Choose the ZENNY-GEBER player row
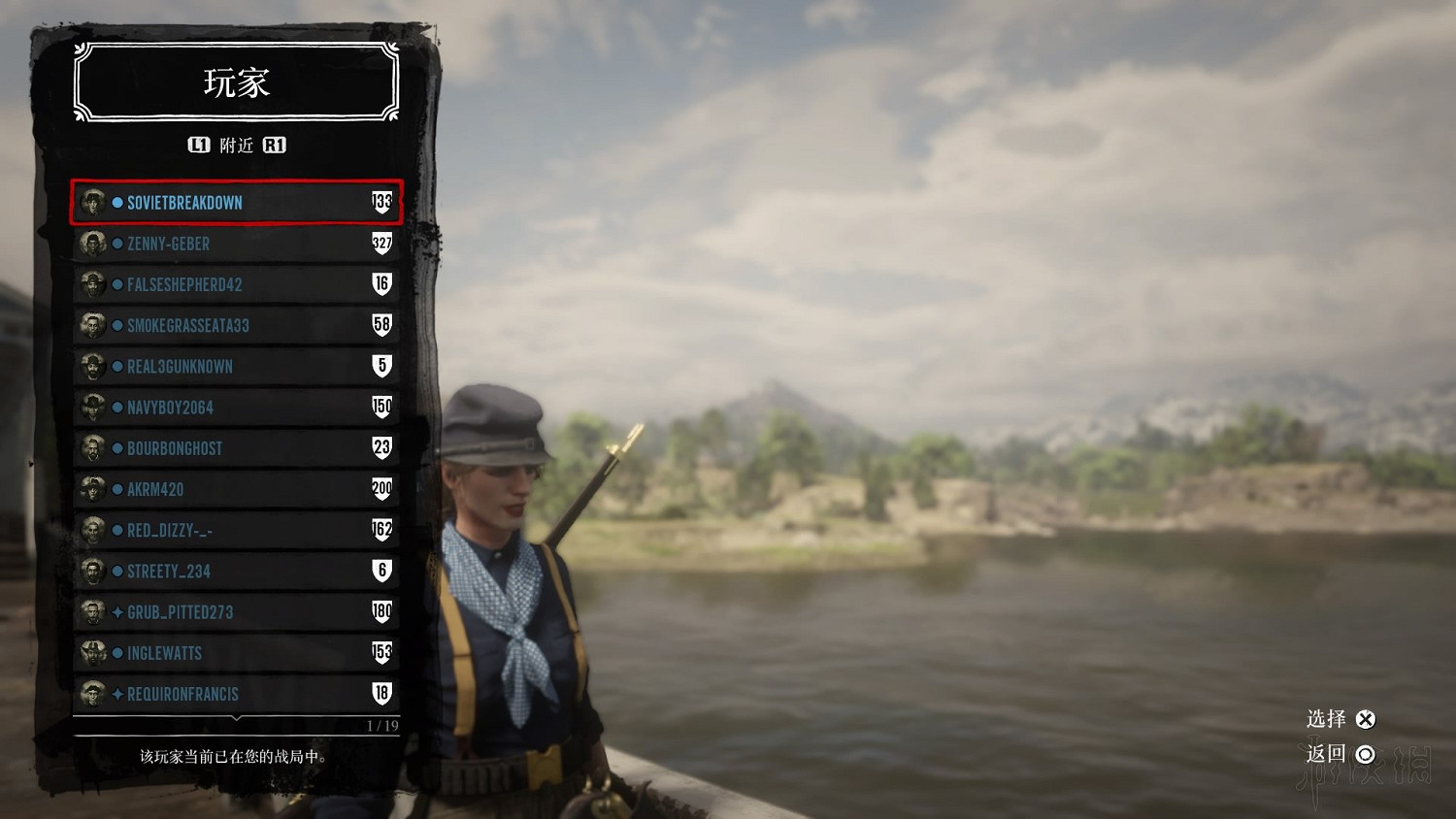This screenshot has width=1456, height=819. point(236,244)
